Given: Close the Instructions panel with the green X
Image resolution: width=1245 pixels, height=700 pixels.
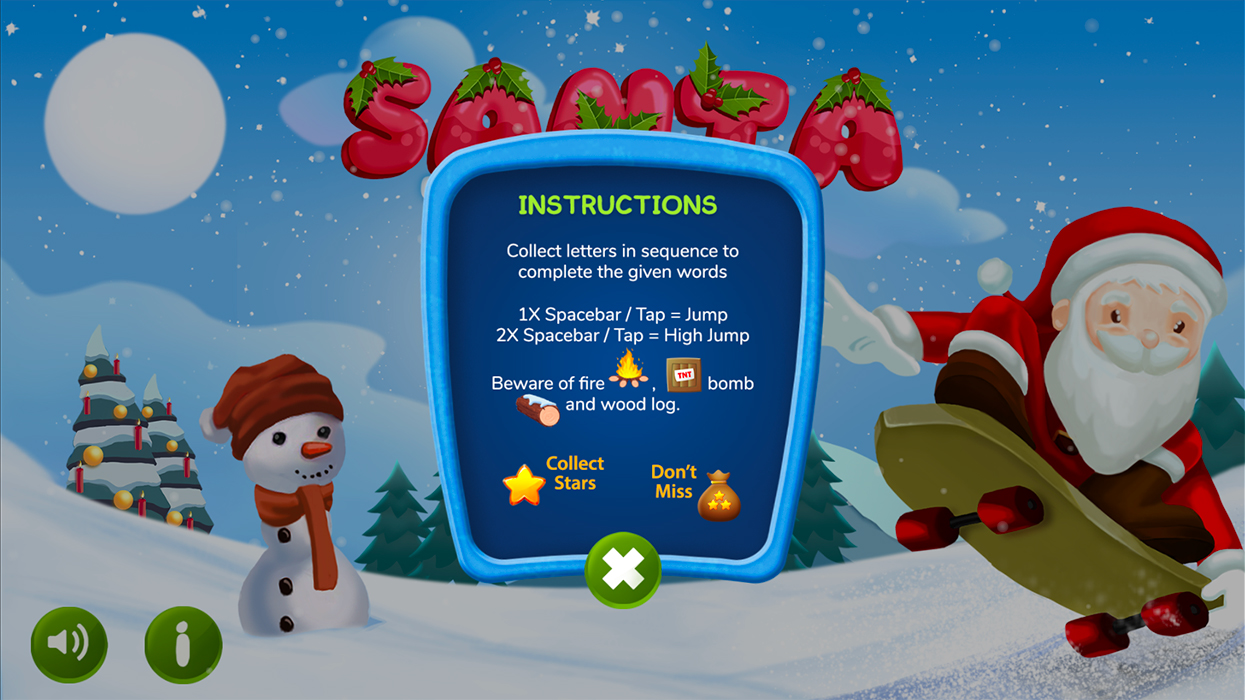Looking at the screenshot, I should 623,571.
